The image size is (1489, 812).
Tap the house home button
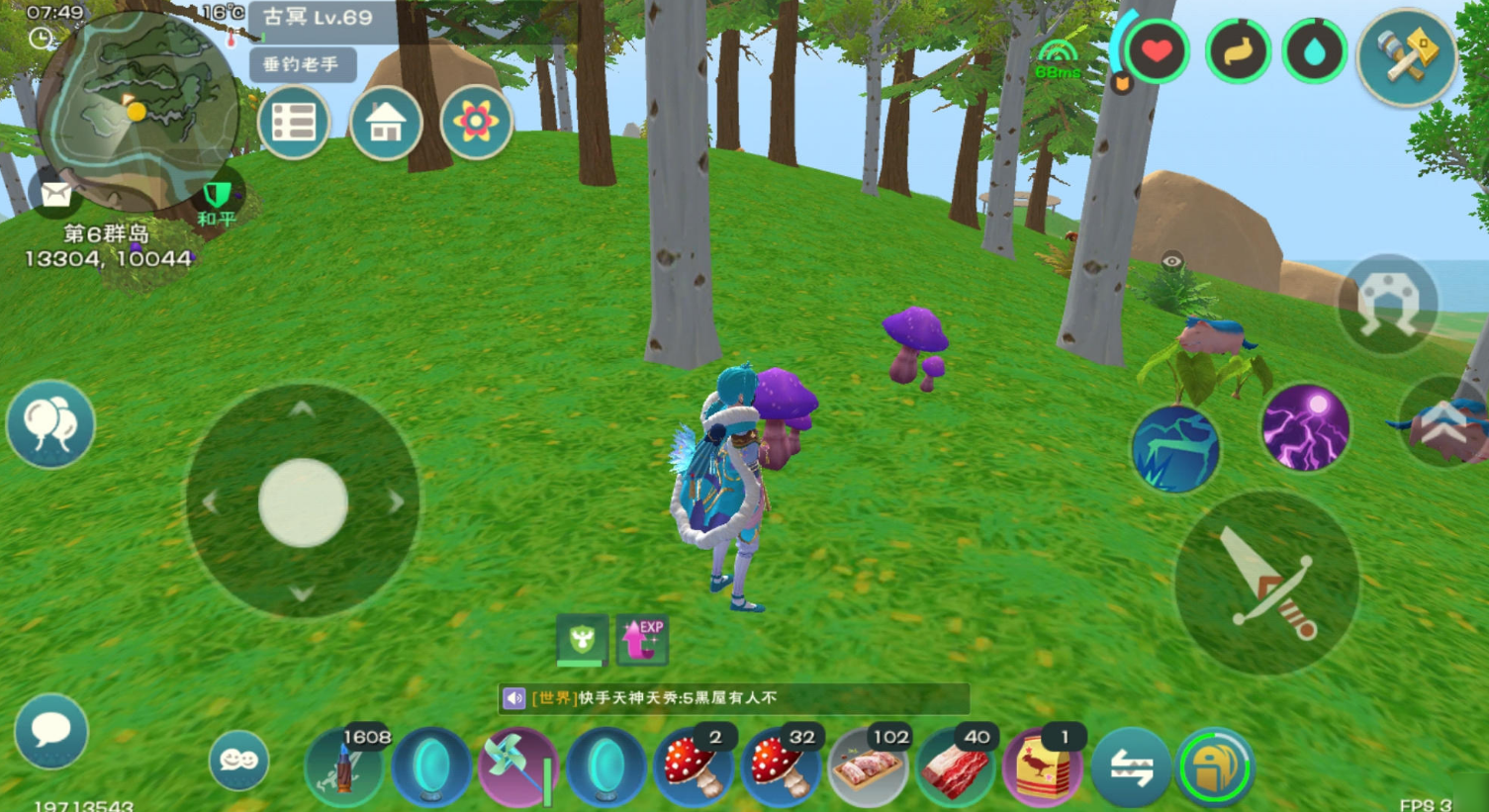click(x=385, y=123)
